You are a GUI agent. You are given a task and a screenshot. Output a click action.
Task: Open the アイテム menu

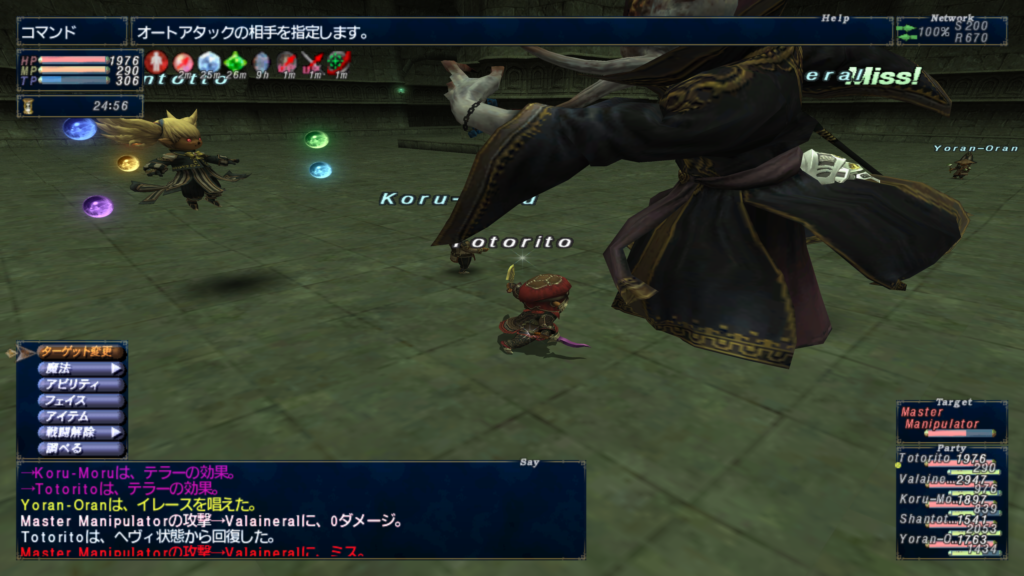(80, 416)
